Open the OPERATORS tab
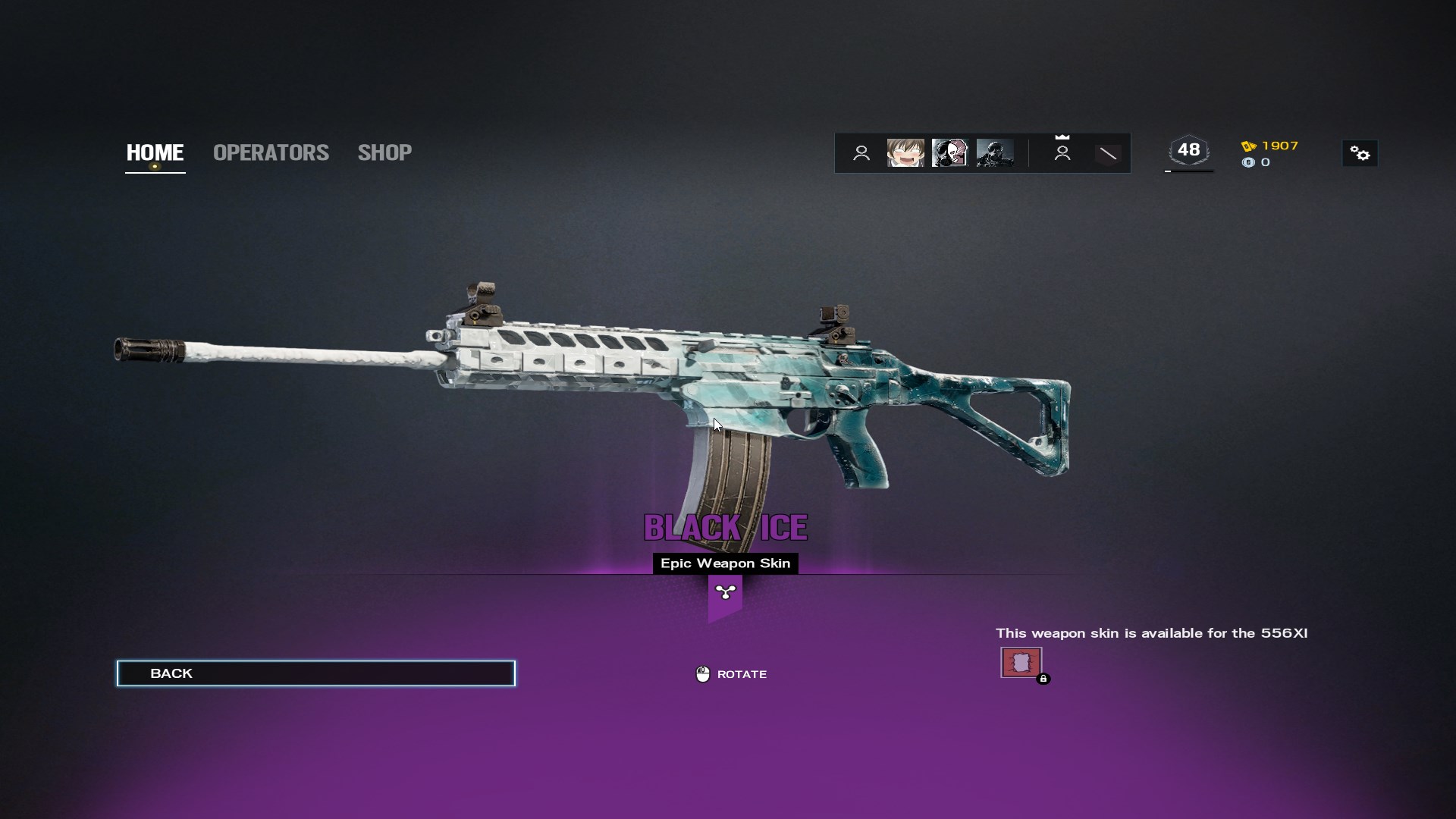 pos(271,152)
